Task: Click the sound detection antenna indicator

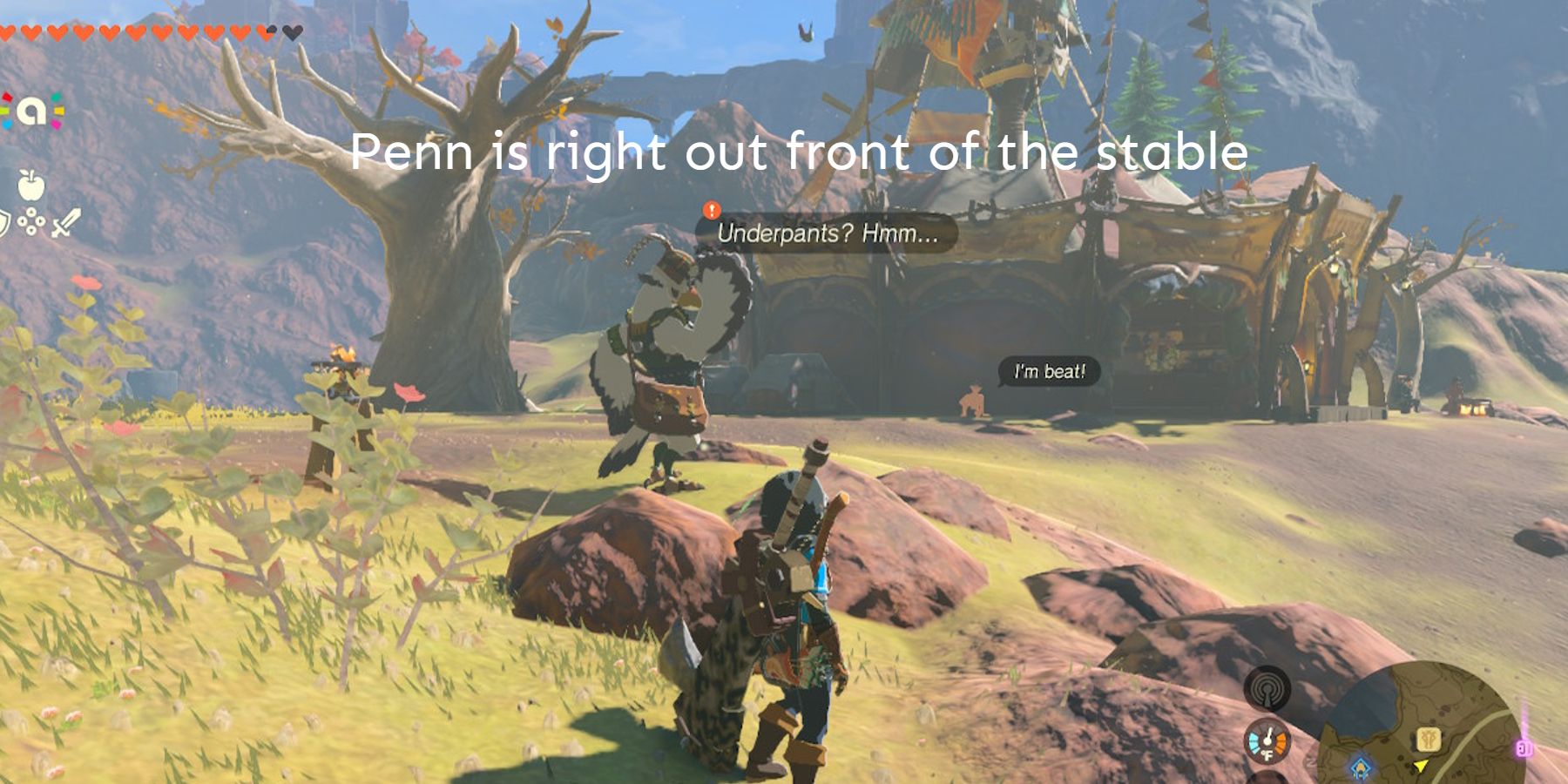Action: (x=1267, y=688)
